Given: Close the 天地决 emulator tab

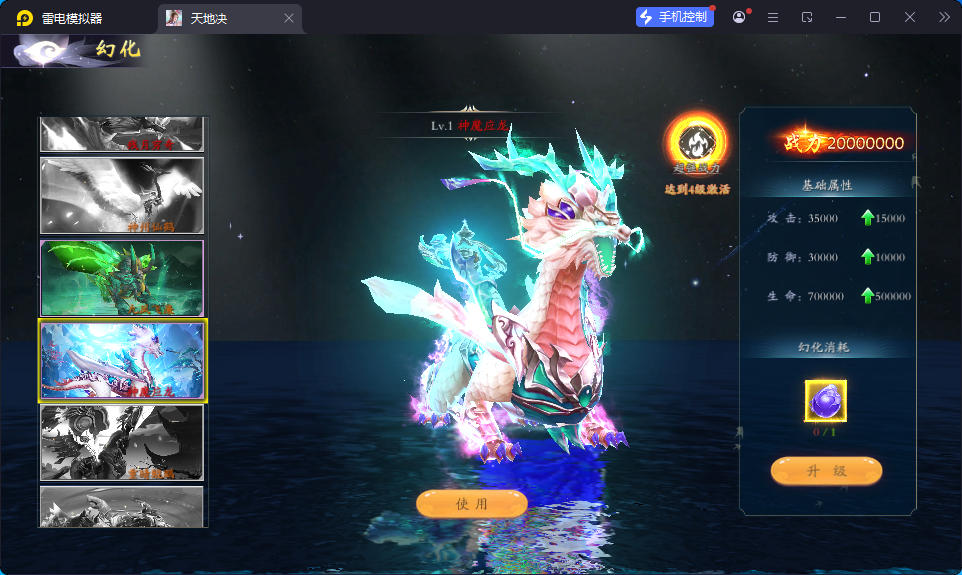Looking at the screenshot, I should (289, 18).
